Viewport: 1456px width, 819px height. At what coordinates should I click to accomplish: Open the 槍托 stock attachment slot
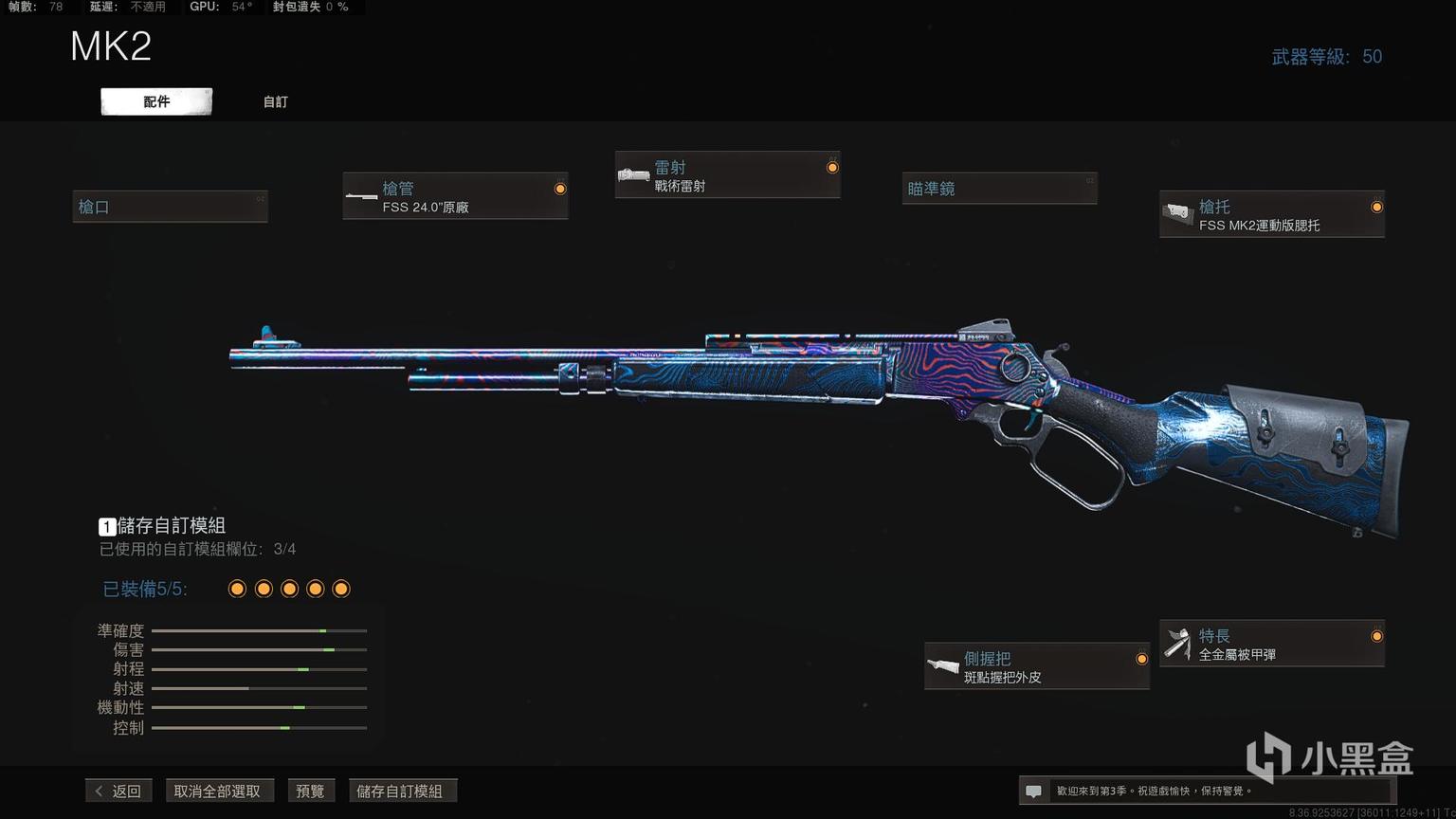coord(1271,215)
